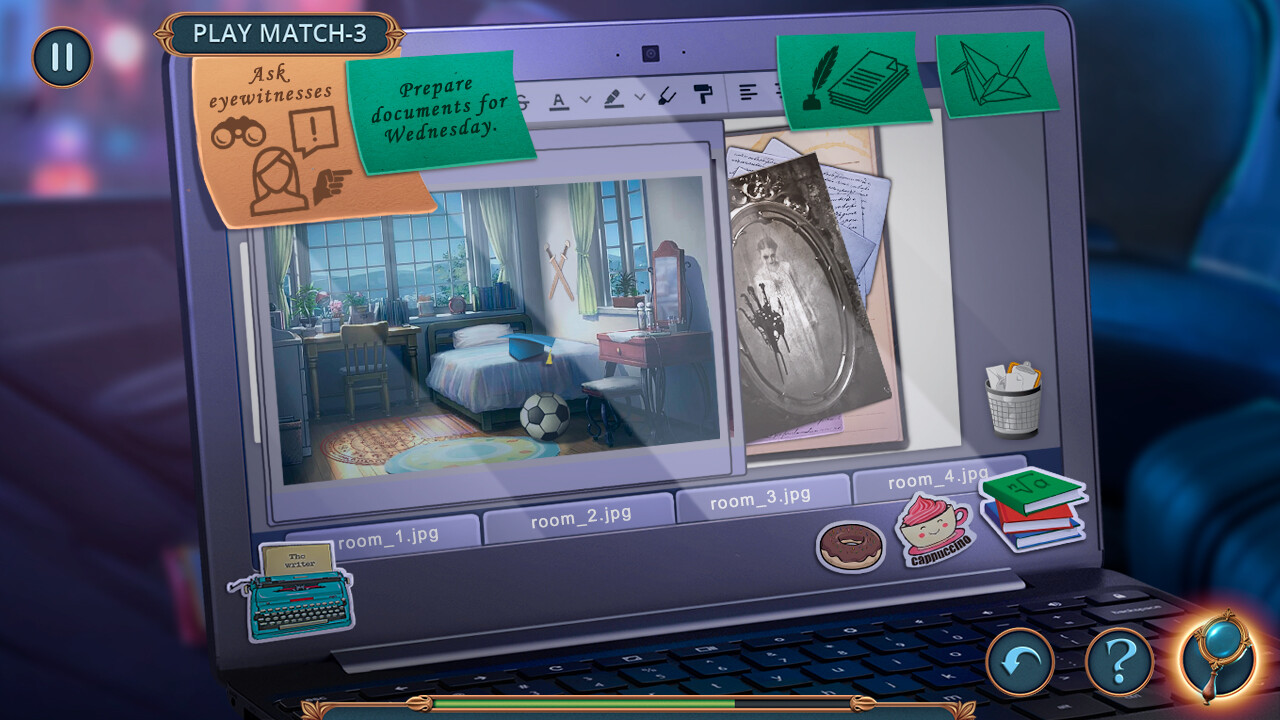
Task: Select the highlighter tool
Action: pos(613,98)
